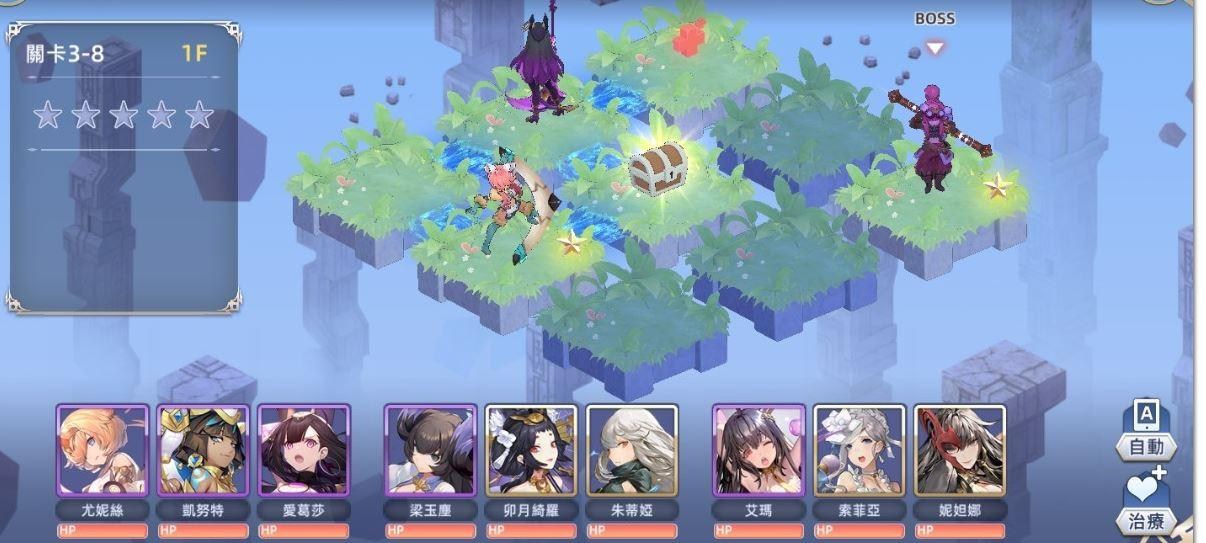Toggle the 自動 auto-battle button
Viewport: 1206px width, 543px height.
coord(1146,432)
